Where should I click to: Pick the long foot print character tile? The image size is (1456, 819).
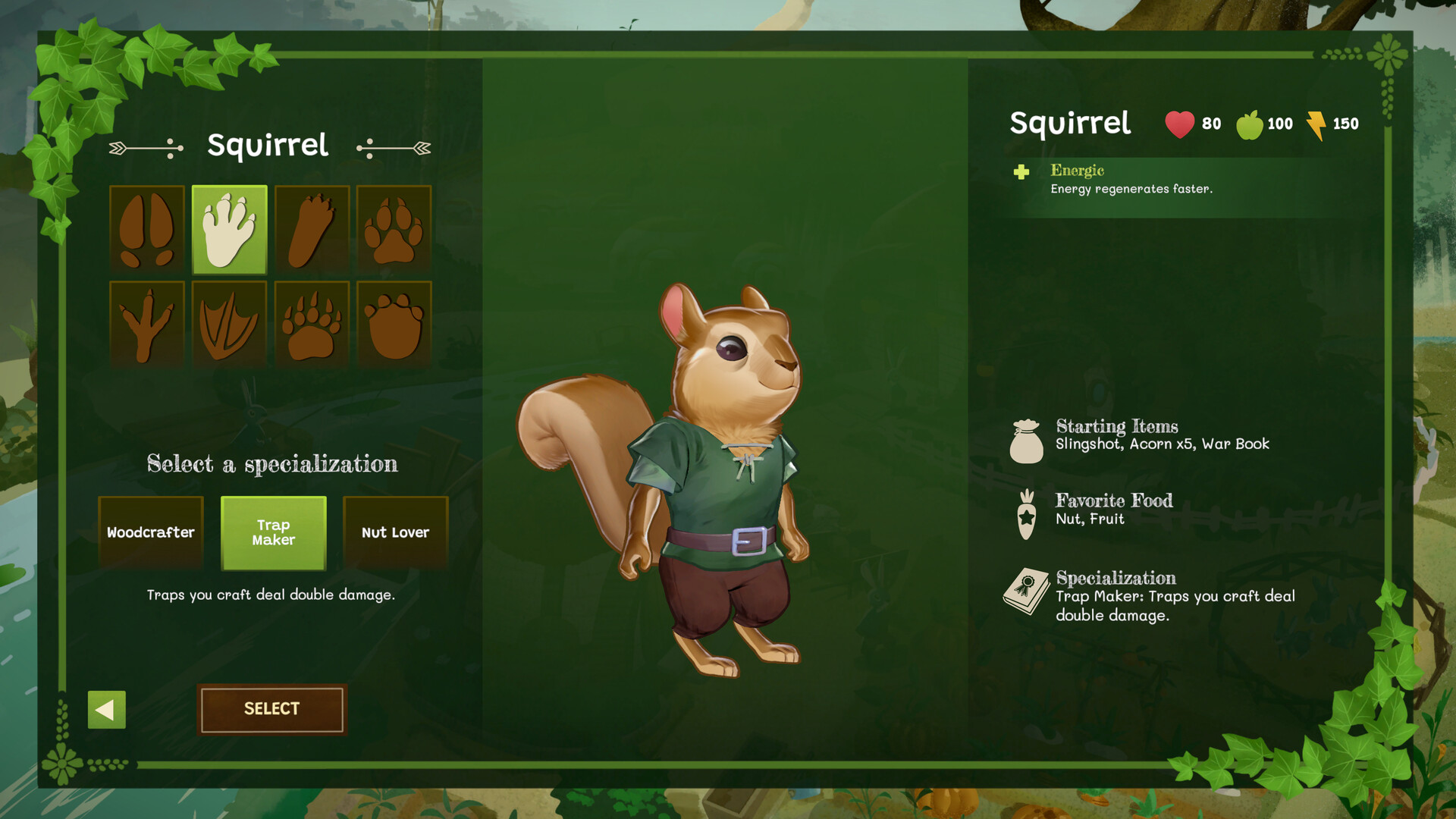click(312, 229)
